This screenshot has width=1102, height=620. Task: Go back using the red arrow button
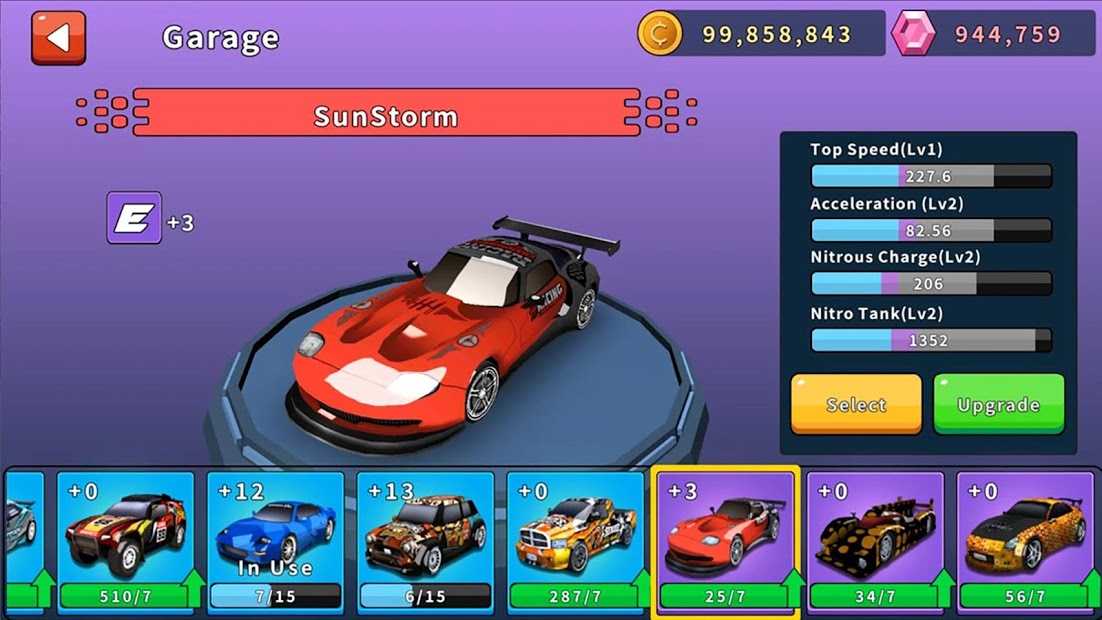pyautogui.click(x=58, y=38)
